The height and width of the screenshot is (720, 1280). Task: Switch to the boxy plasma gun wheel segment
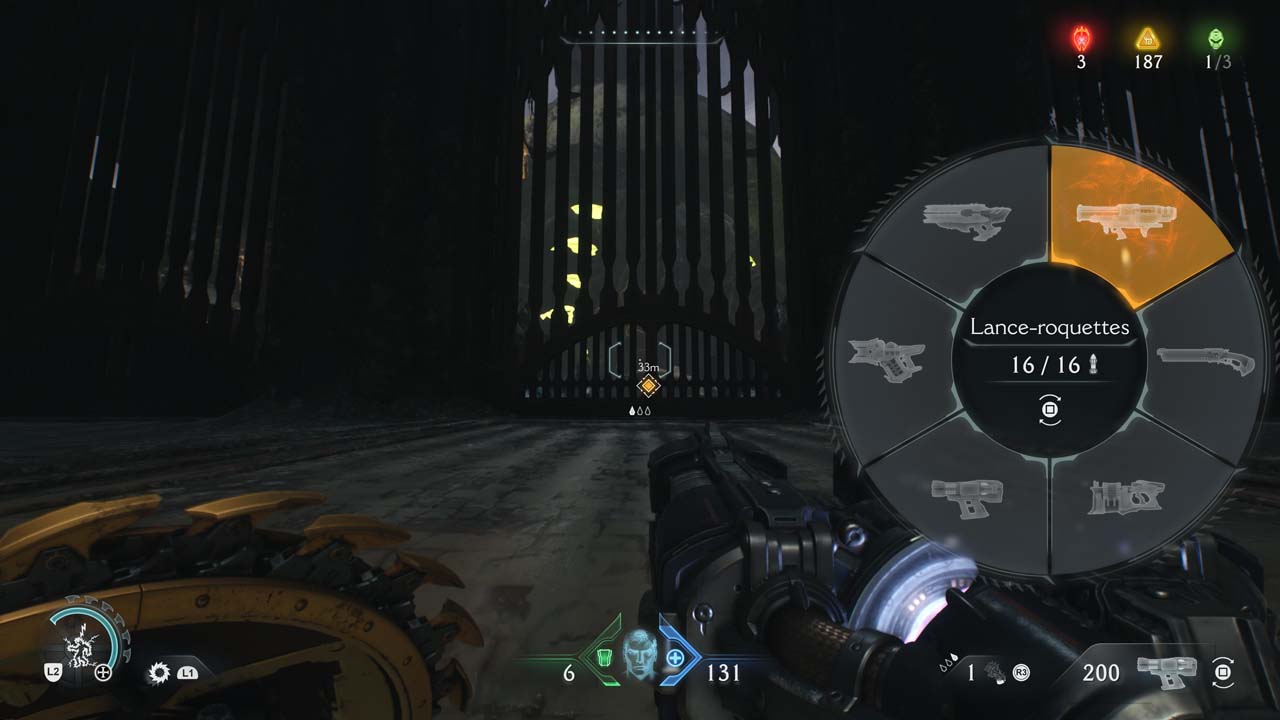[x=966, y=495]
